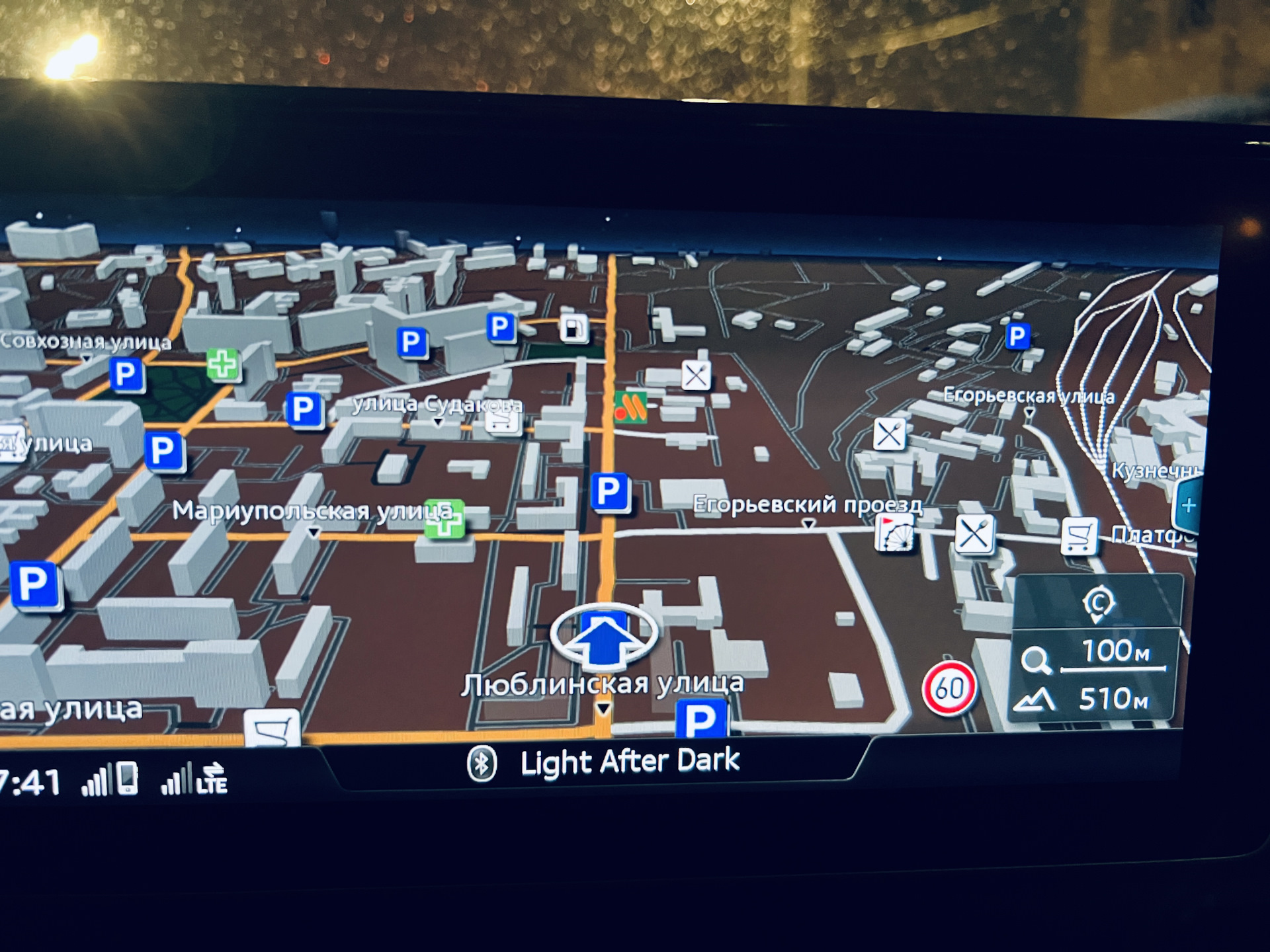Select the orange-red fast food logo marker
Viewport: 1270px width, 952px height.
[630, 407]
